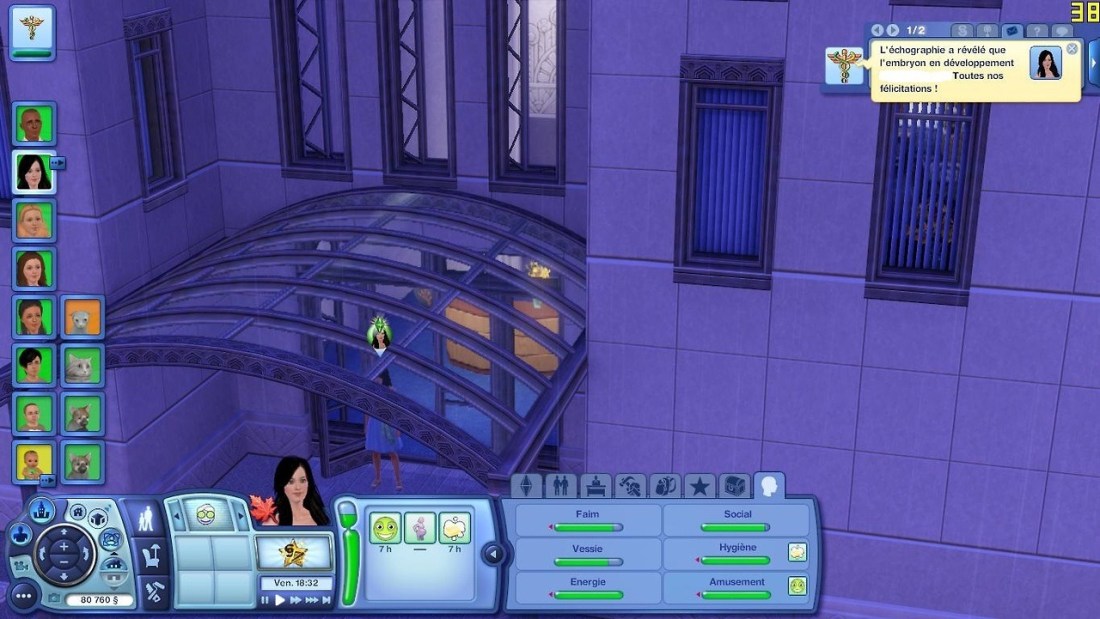
Task: Open the Skills tab
Action: point(630,486)
